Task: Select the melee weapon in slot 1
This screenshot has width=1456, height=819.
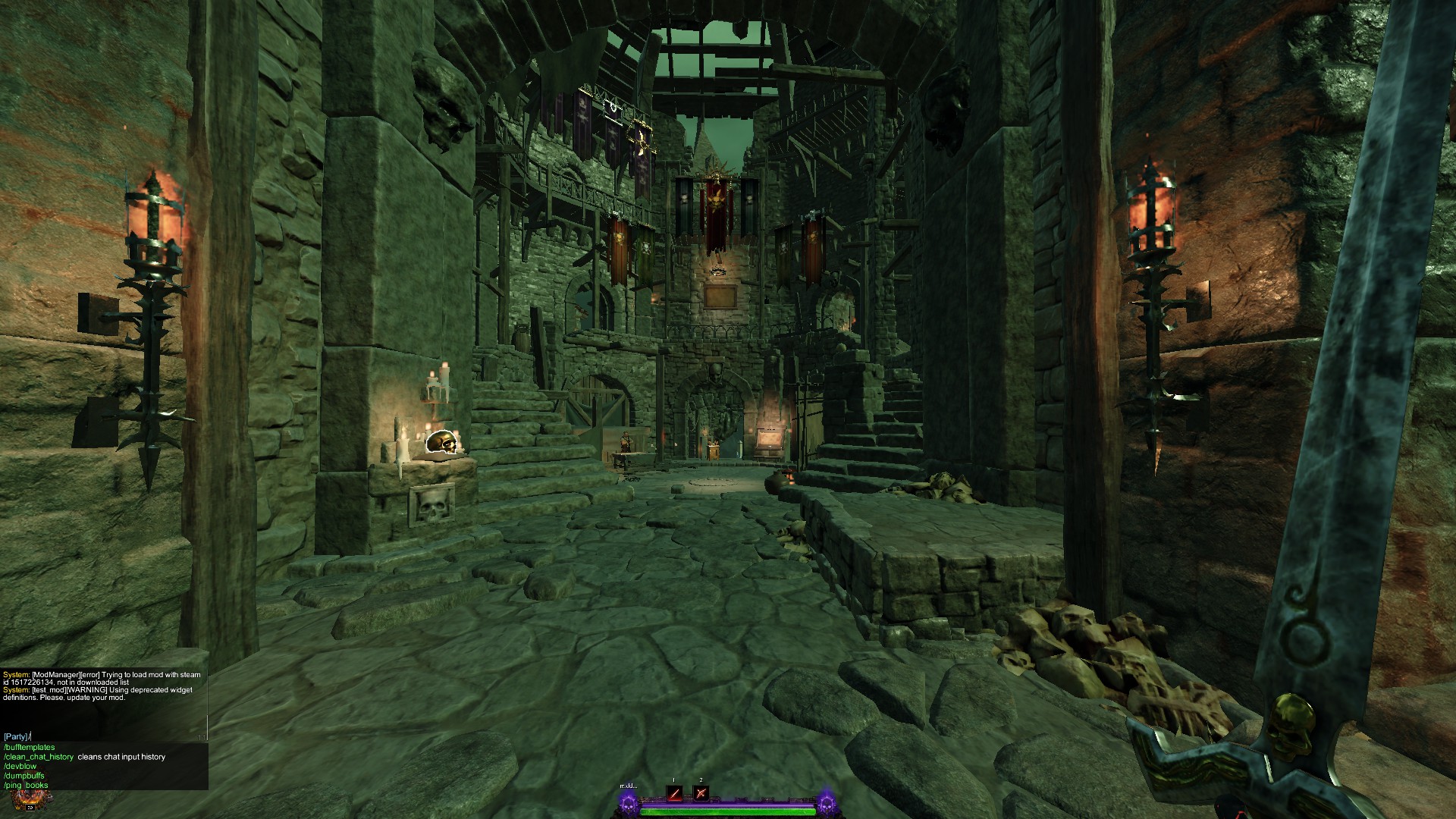Action: (x=675, y=792)
